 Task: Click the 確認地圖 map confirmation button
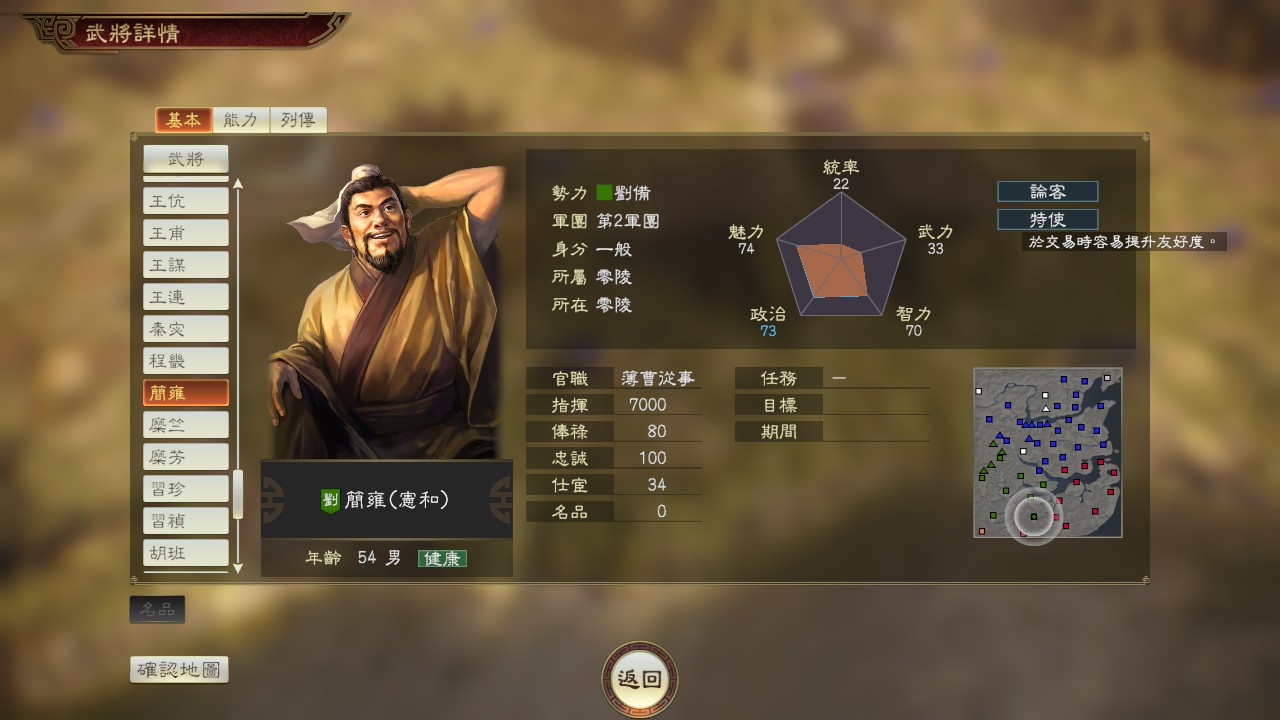pos(178,669)
